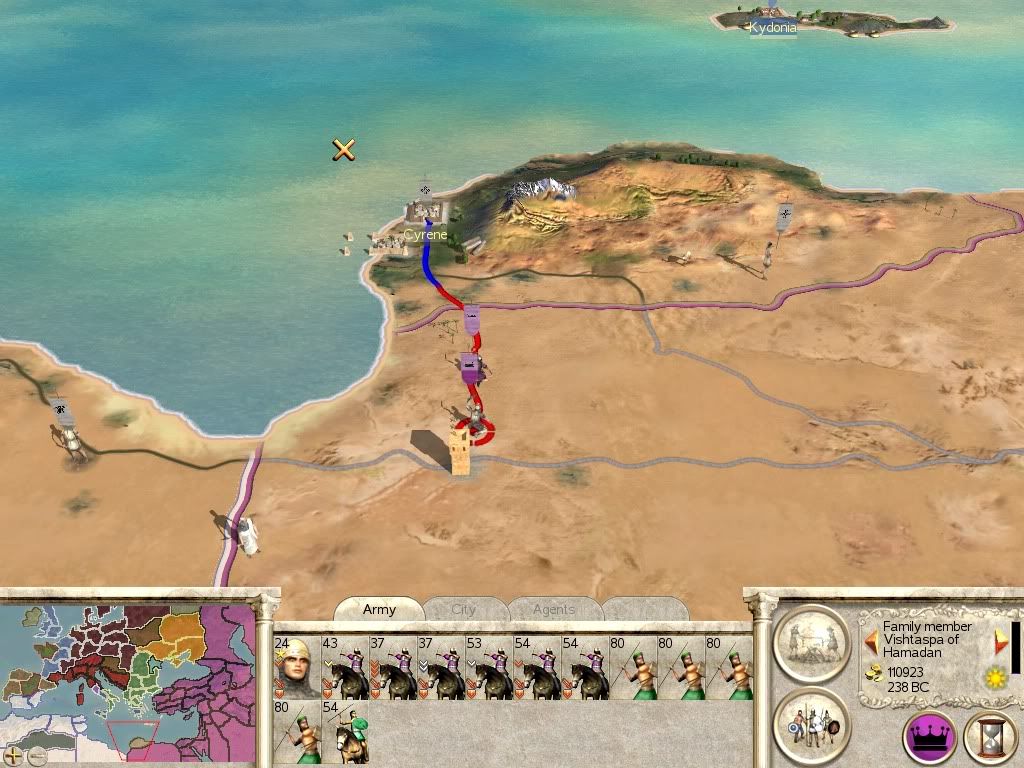The image size is (1024, 768).
Task: Select the general's portrait unit card
Action: 296,667
